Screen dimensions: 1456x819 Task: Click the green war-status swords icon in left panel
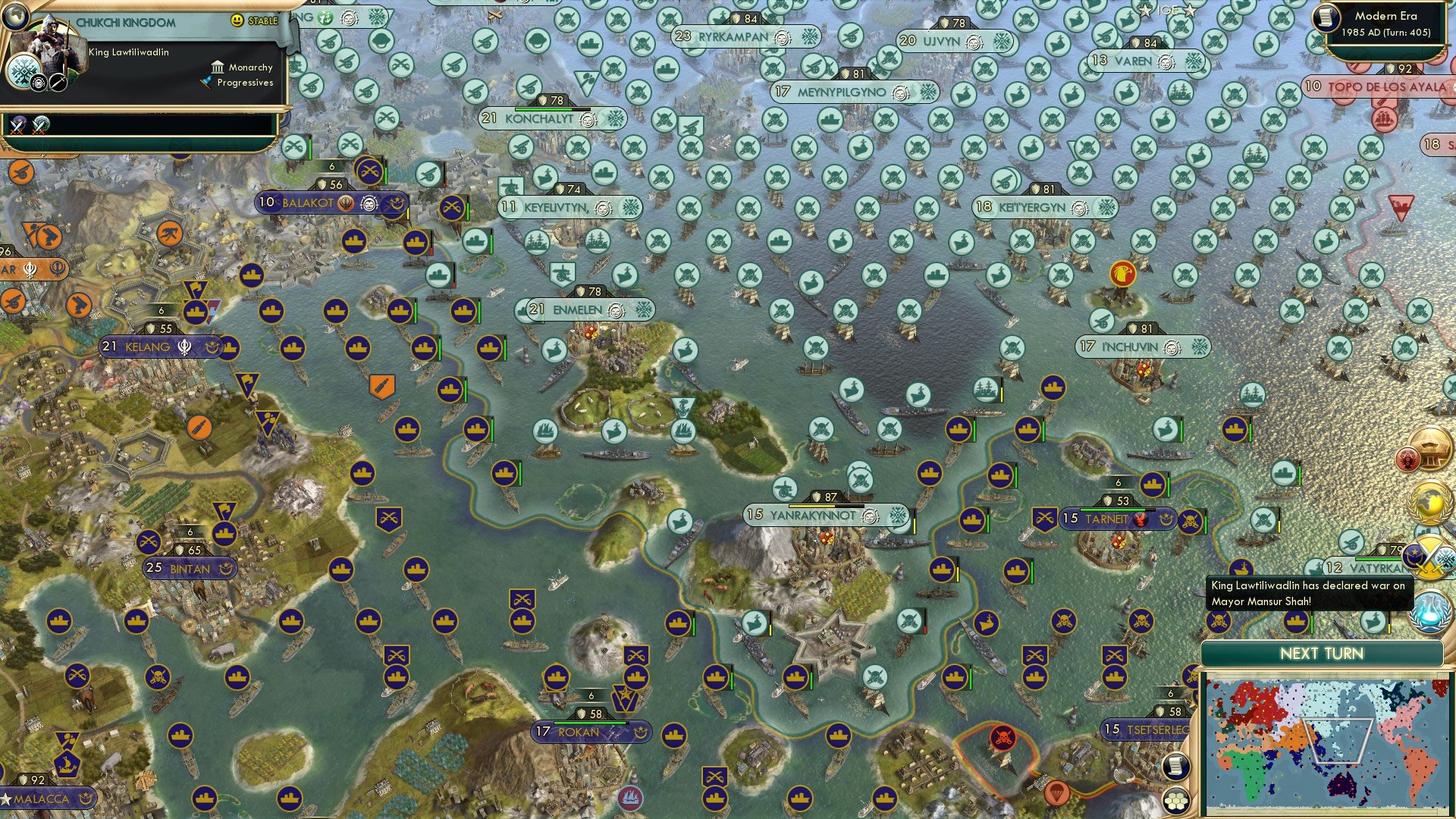point(39,126)
